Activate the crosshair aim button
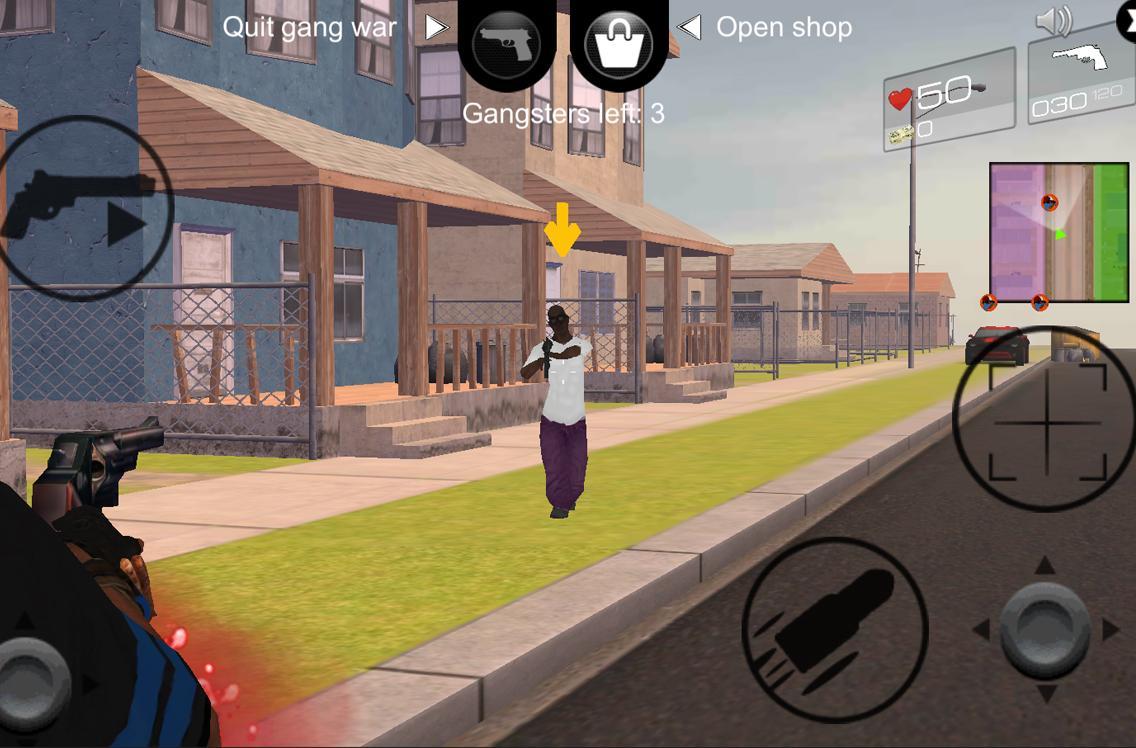This screenshot has height=748, width=1136. 1047,420
